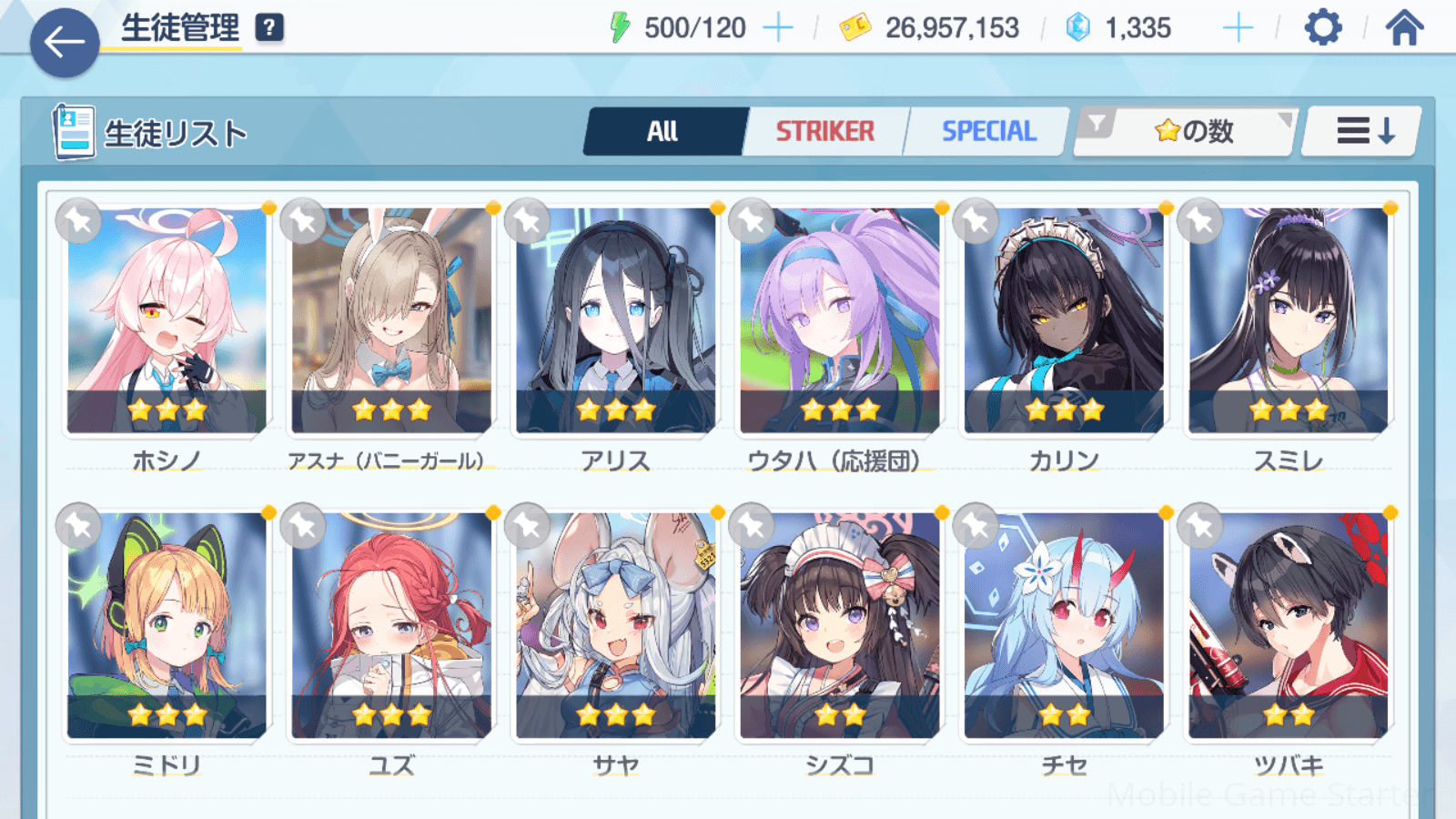
Task: Open the gear settings menu
Action: pos(1322,28)
